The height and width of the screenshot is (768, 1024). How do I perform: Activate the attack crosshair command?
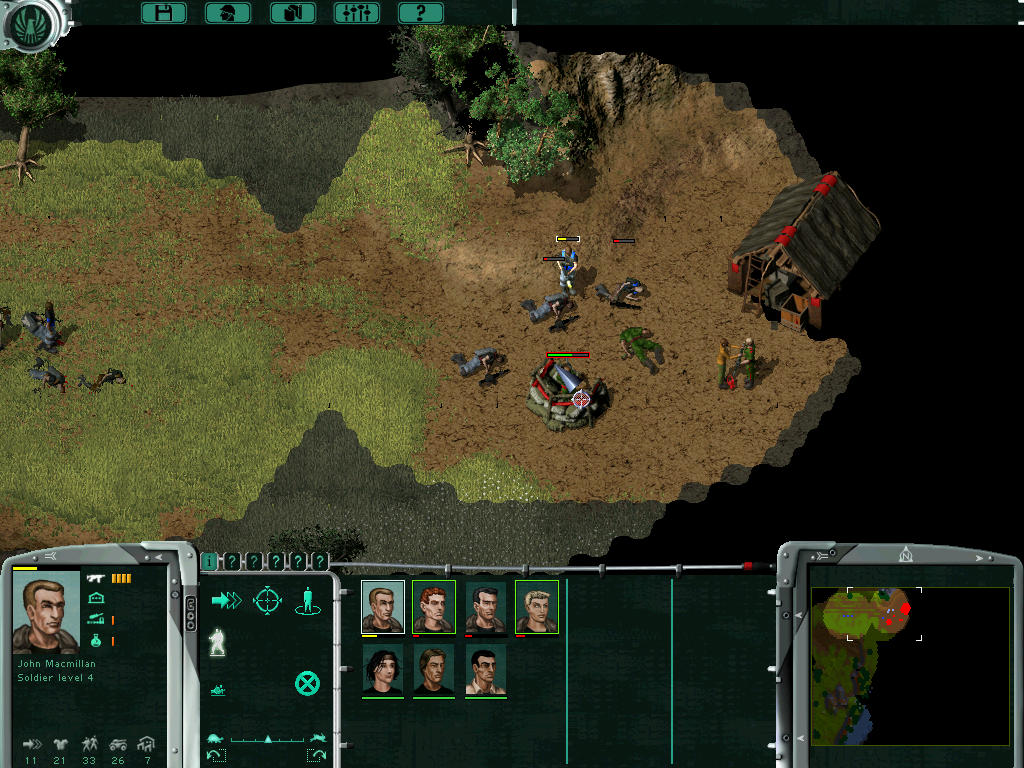267,600
